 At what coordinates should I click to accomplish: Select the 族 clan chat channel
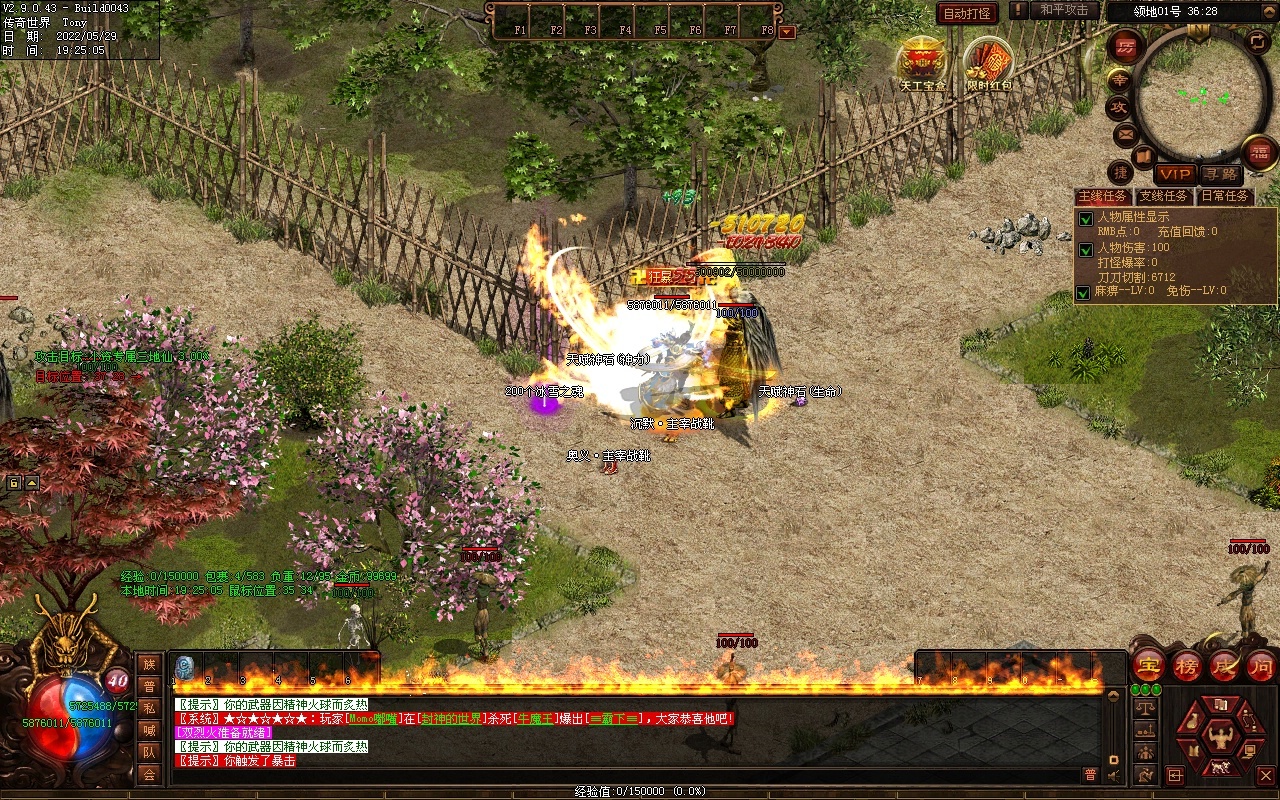click(149, 664)
